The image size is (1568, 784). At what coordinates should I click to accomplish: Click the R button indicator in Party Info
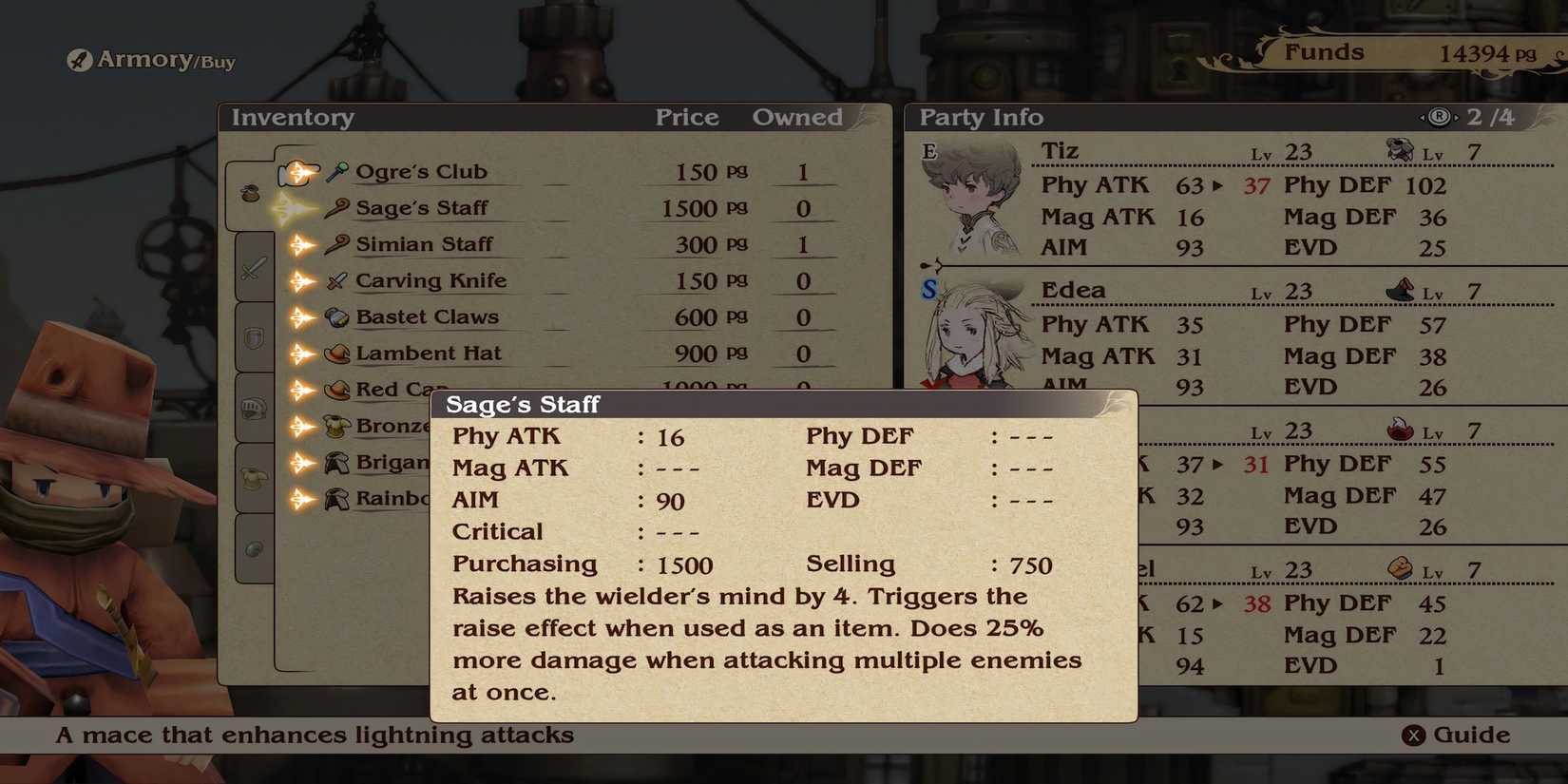point(1438,117)
